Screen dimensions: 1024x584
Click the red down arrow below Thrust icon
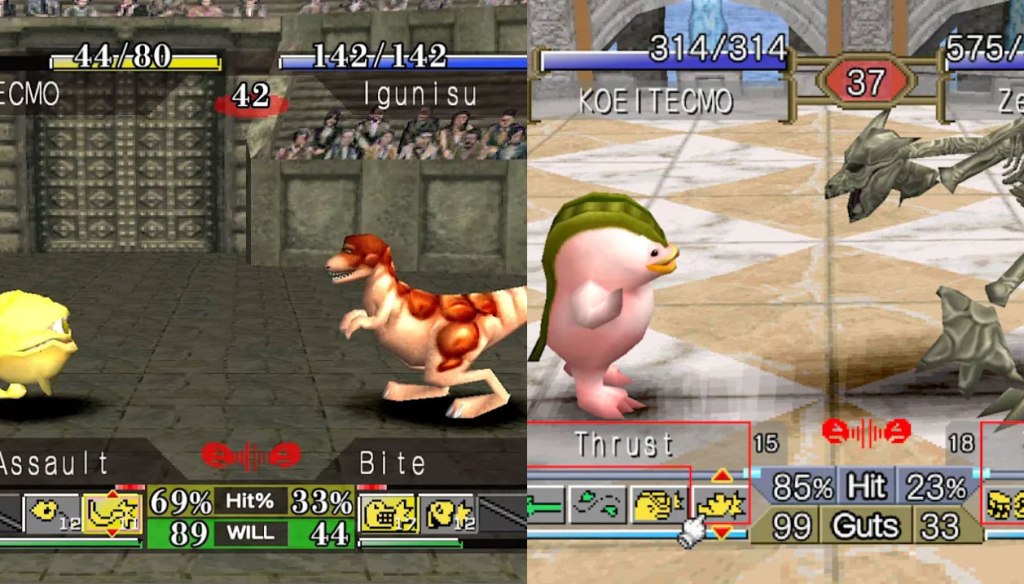click(x=721, y=531)
